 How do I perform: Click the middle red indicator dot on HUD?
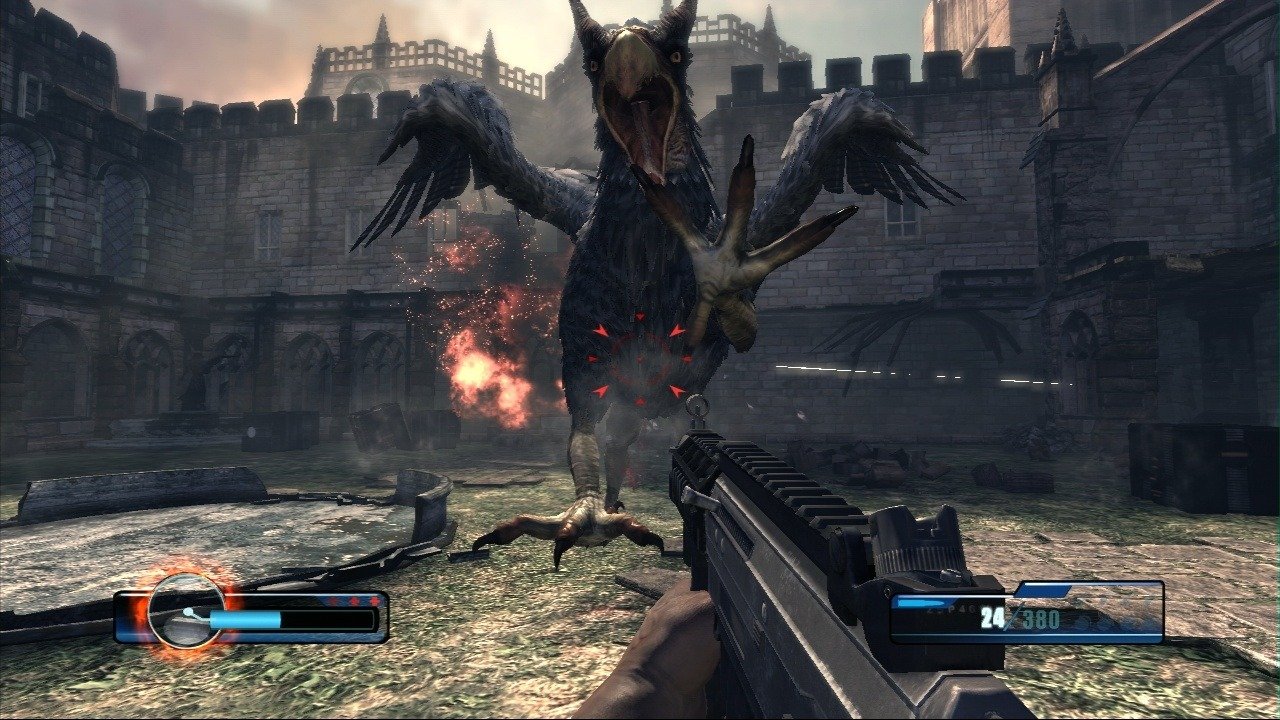point(354,601)
